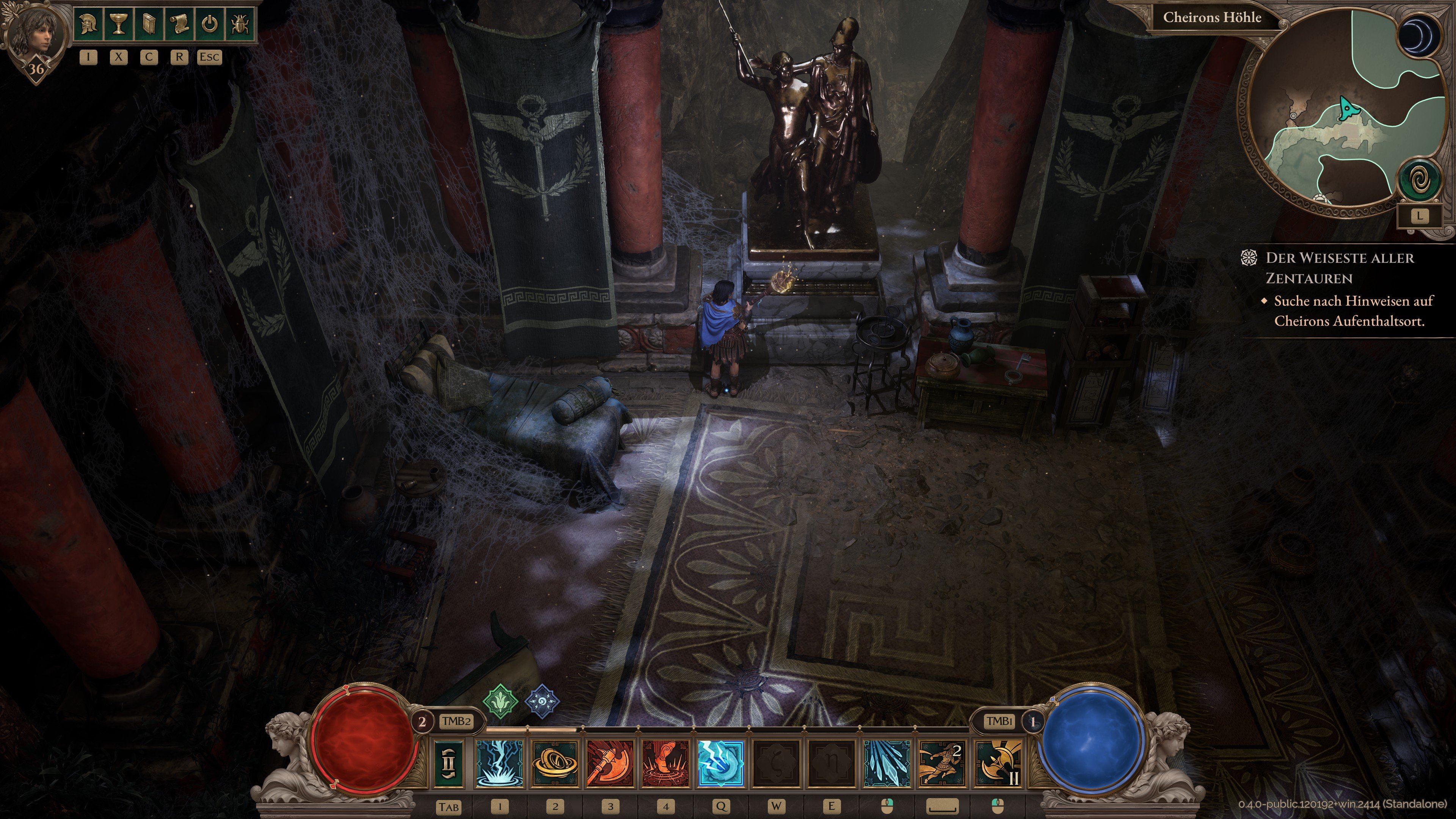This screenshot has width=1456, height=819.
Task: Click the green lotus buff icon
Action: point(500,701)
